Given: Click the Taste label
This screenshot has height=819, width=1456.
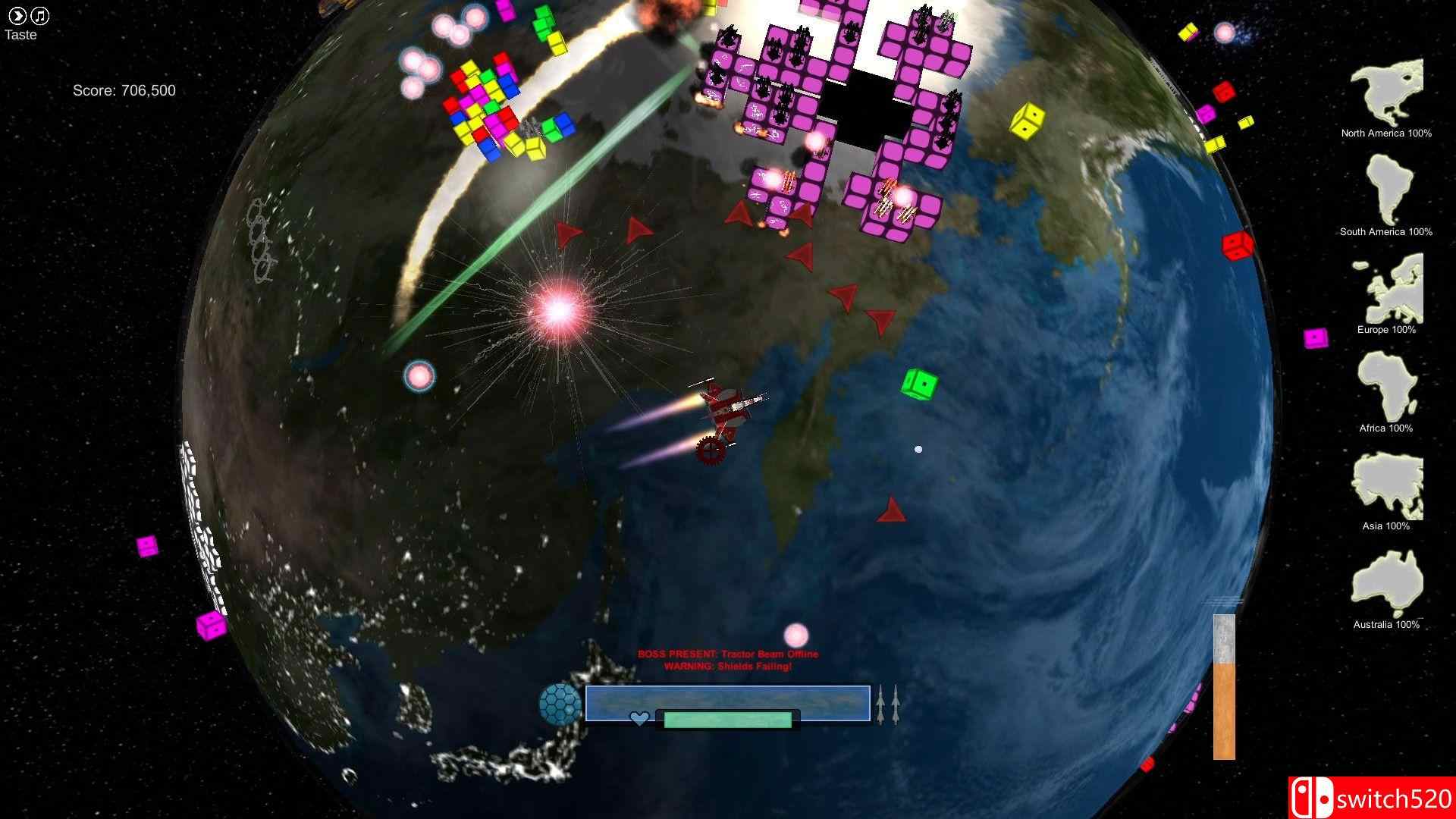Looking at the screenshot, I should pos(20,34).
